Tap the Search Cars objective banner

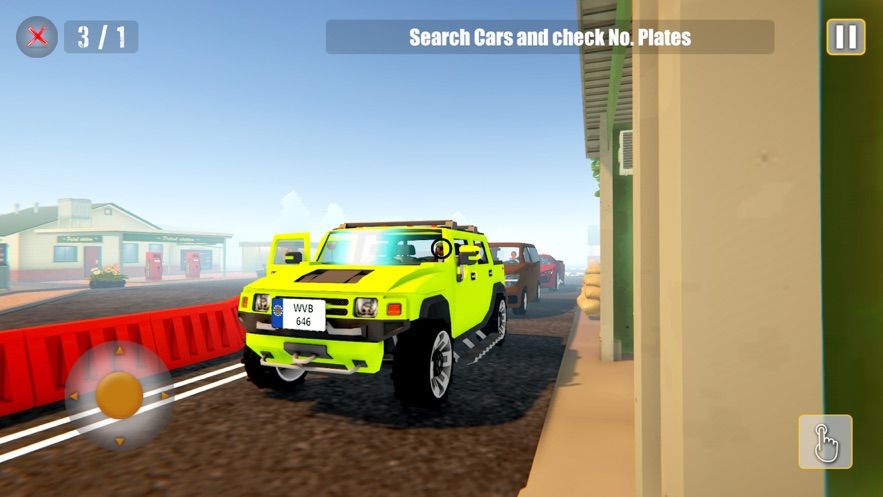pyautogui.click(x=549, y=38)
